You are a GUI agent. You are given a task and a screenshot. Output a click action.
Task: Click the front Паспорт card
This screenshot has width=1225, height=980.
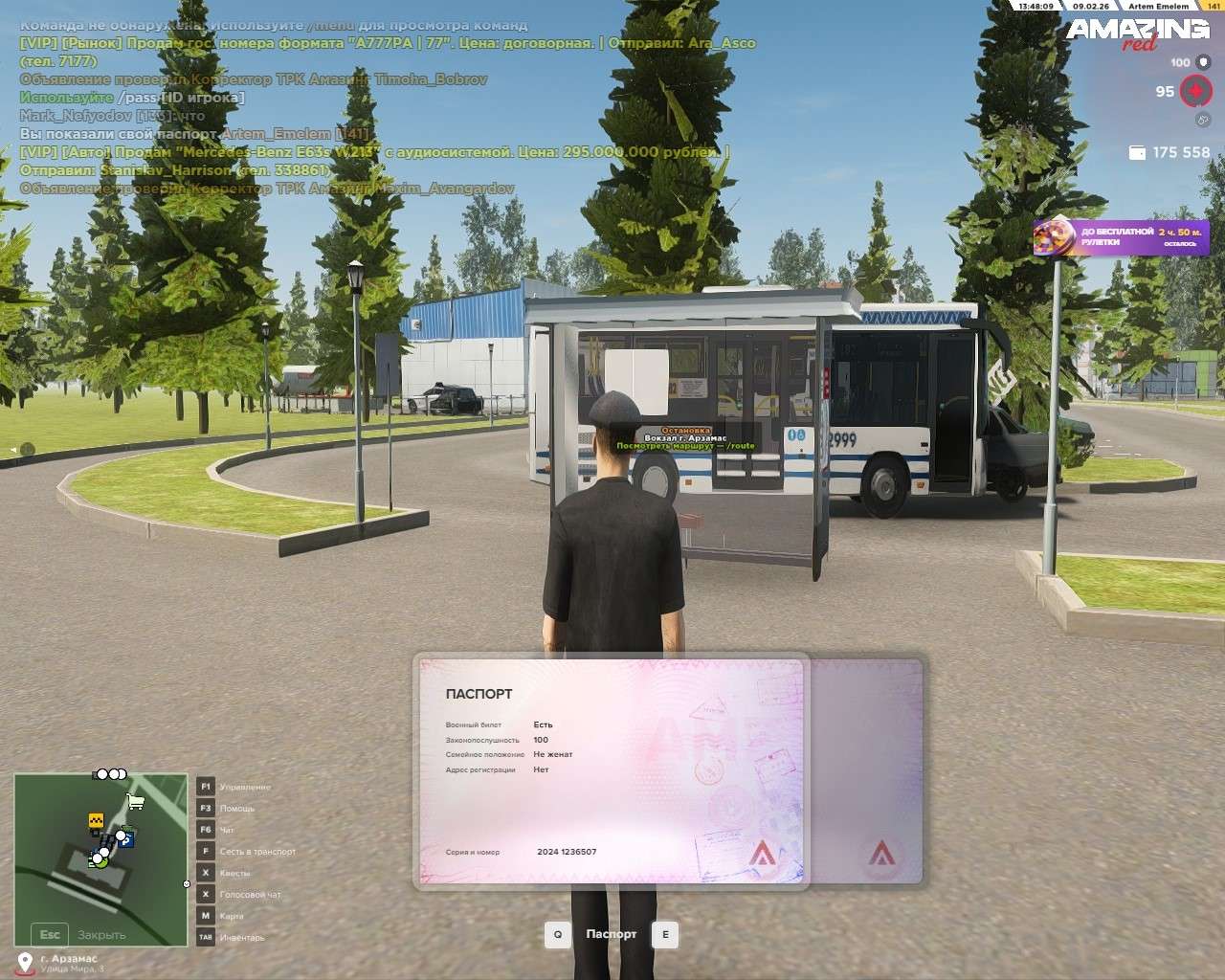(x=611, y=770)
